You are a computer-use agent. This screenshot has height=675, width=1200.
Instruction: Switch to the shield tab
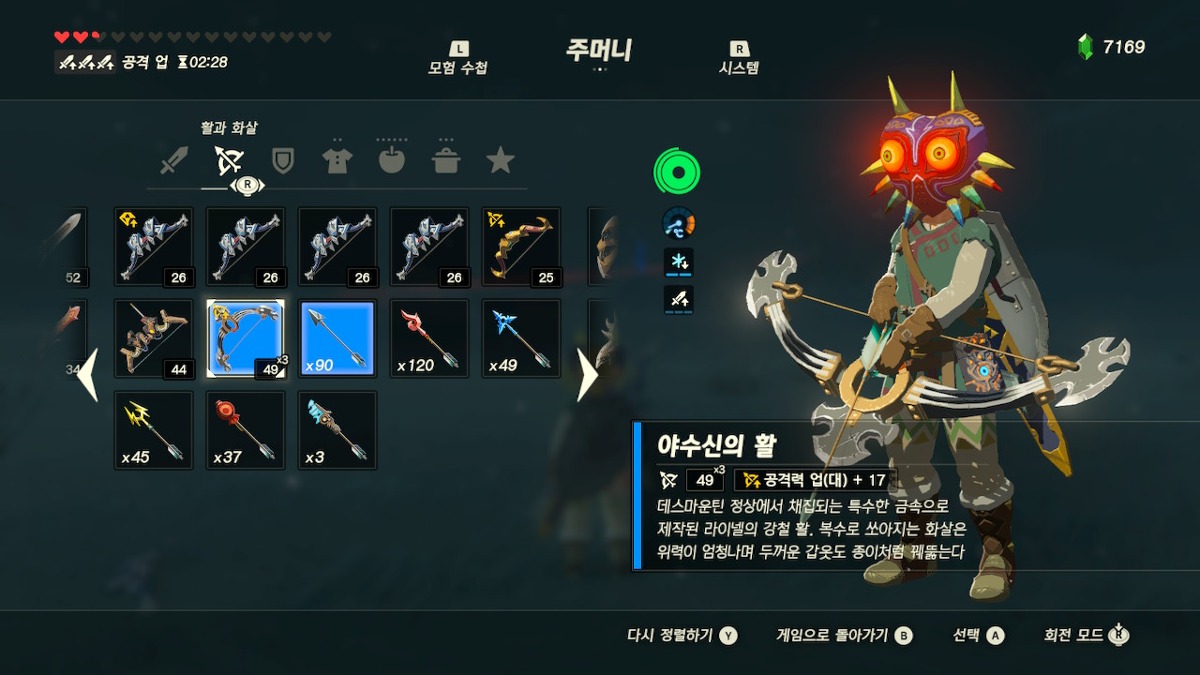284,160
